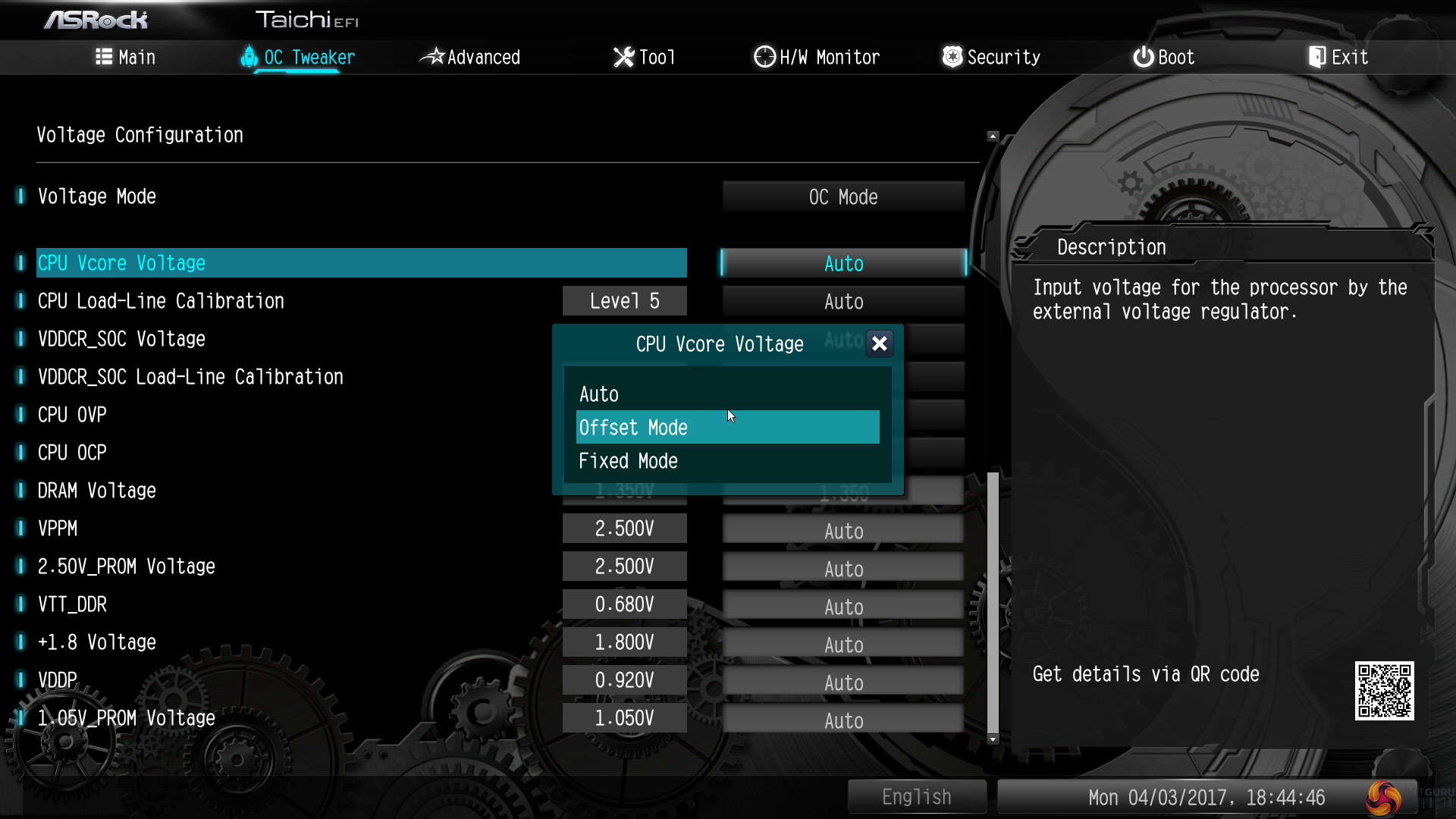This screenshot has height=819, width=1456.
Task: Open the Boot tab
Action: point(1164,57)
